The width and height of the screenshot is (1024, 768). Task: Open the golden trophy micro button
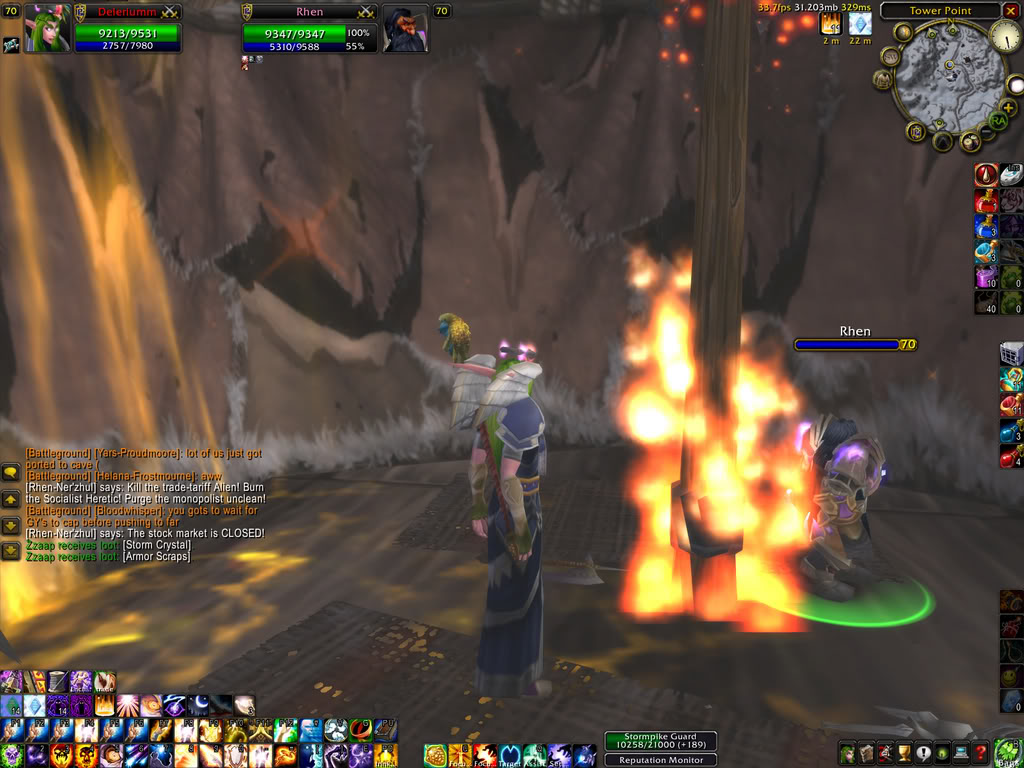[905, 754]
